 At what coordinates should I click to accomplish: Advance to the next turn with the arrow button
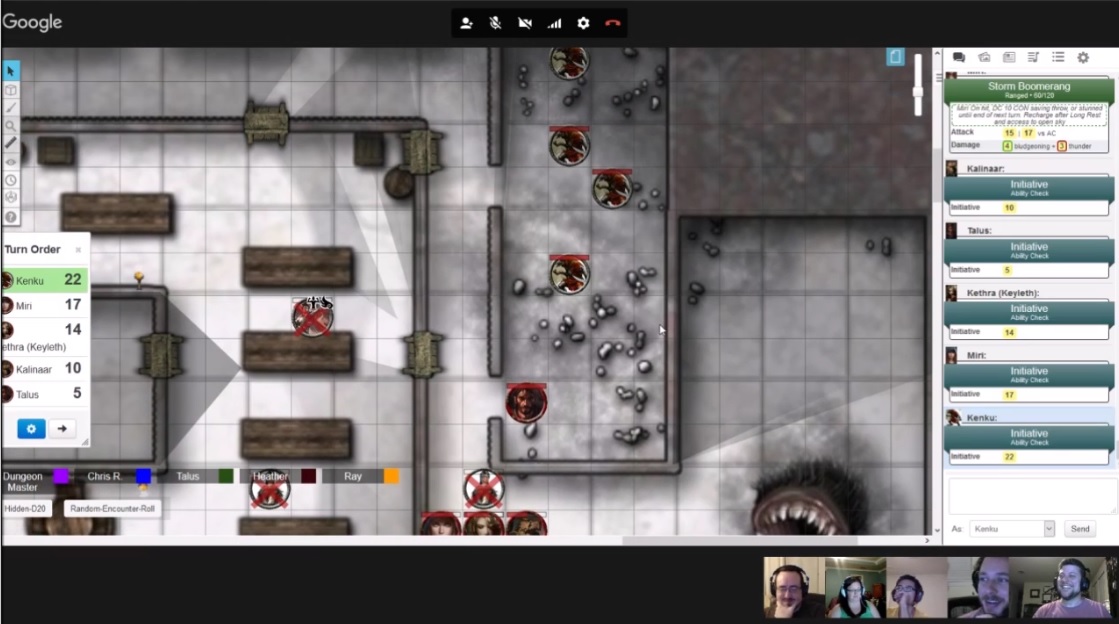point(61,429)
